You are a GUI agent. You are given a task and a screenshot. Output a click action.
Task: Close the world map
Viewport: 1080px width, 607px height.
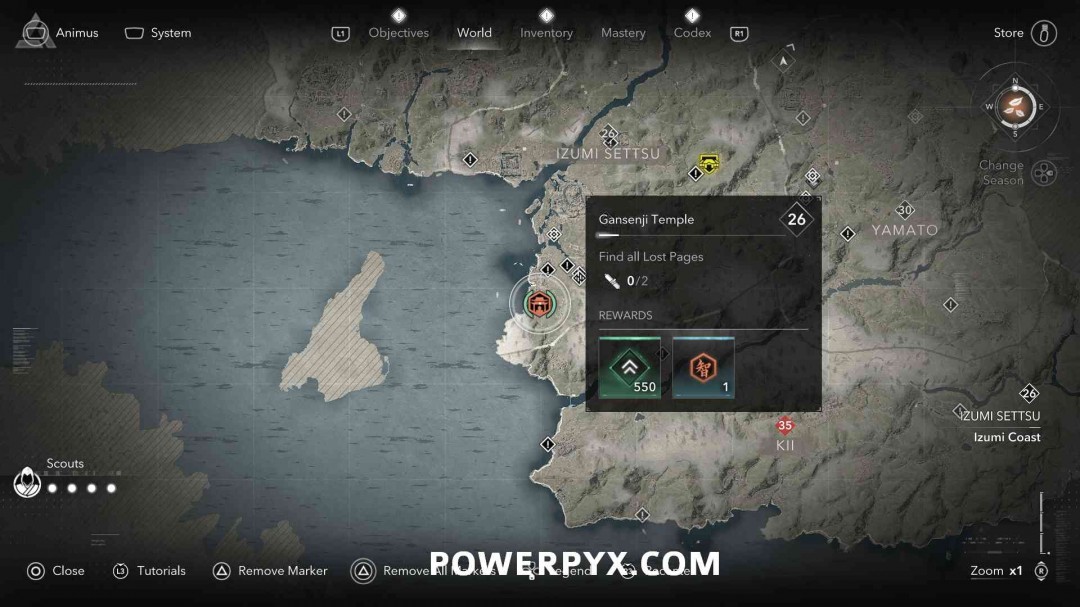pos(56,571)
